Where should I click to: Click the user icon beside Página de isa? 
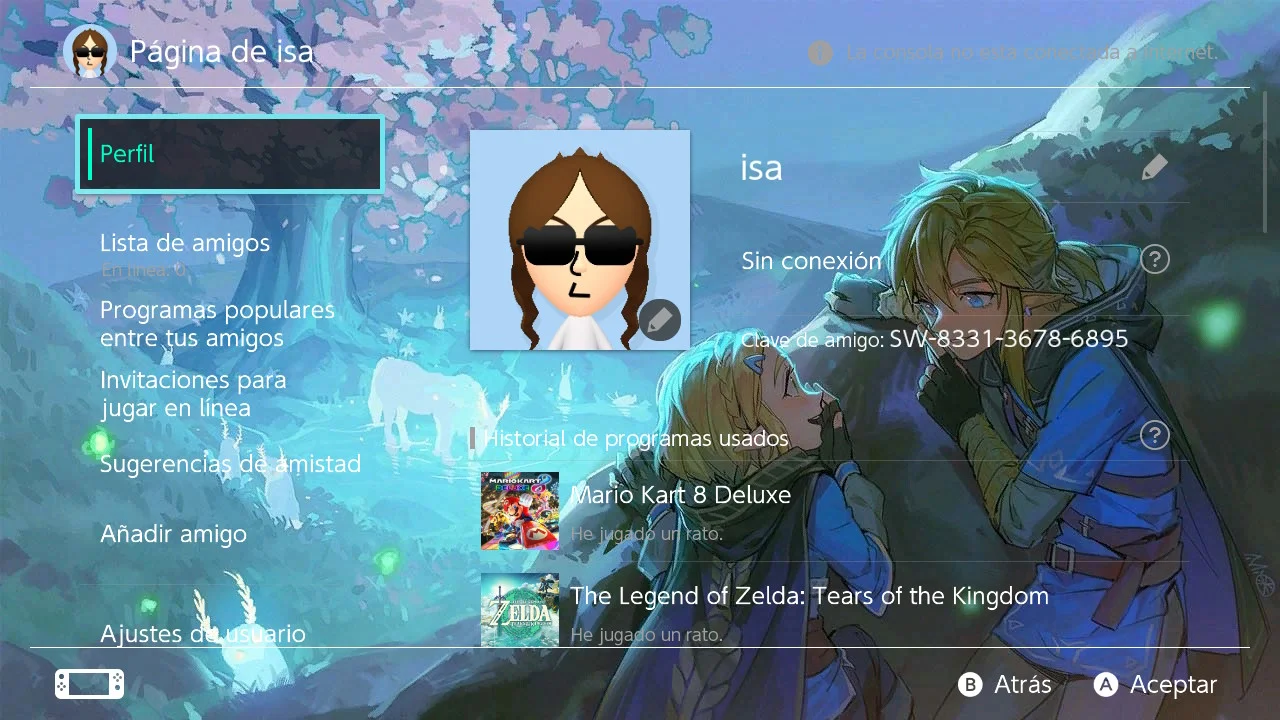click(90, 52)
